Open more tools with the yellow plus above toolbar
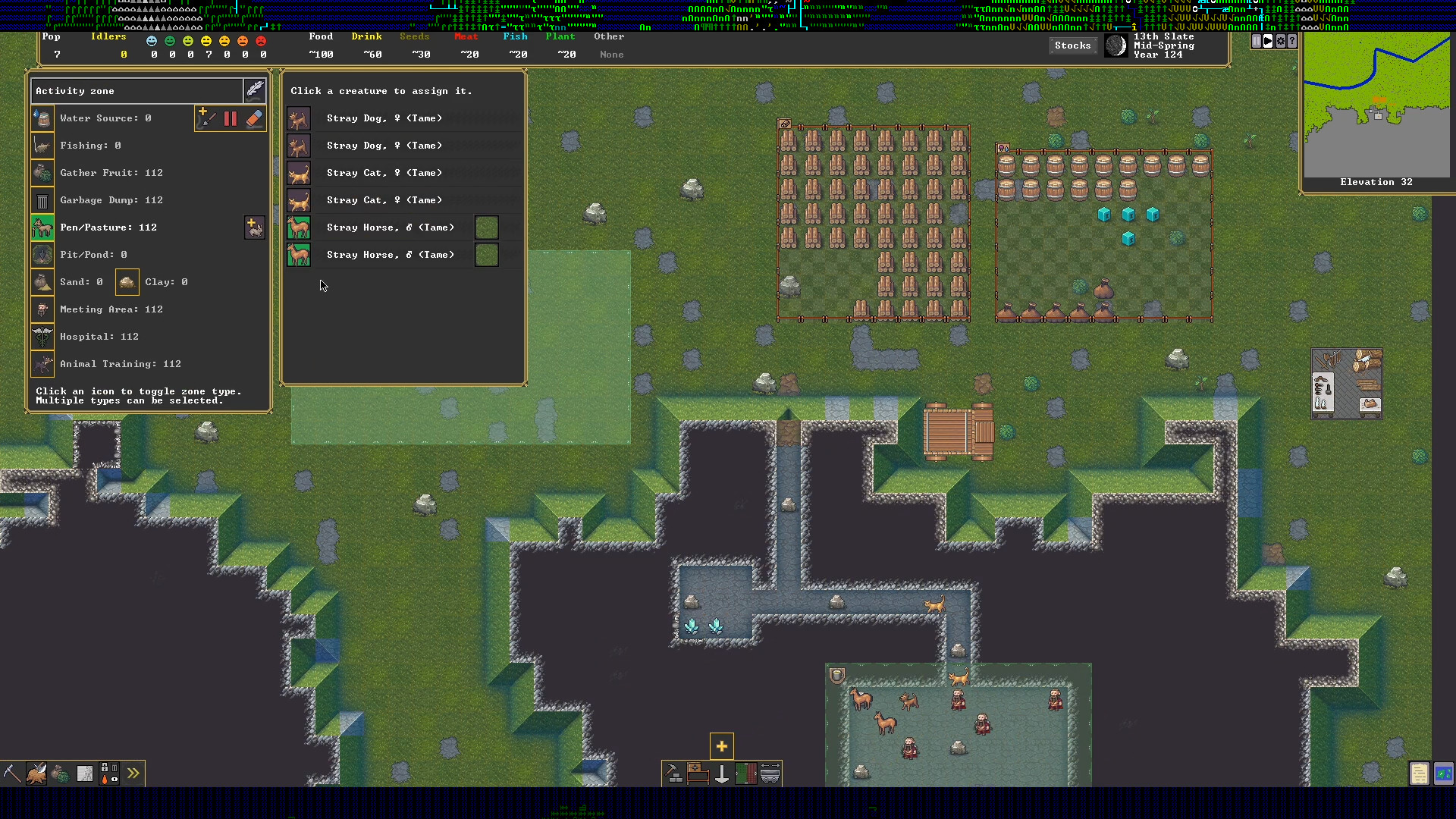 click(x=721, y=745)
